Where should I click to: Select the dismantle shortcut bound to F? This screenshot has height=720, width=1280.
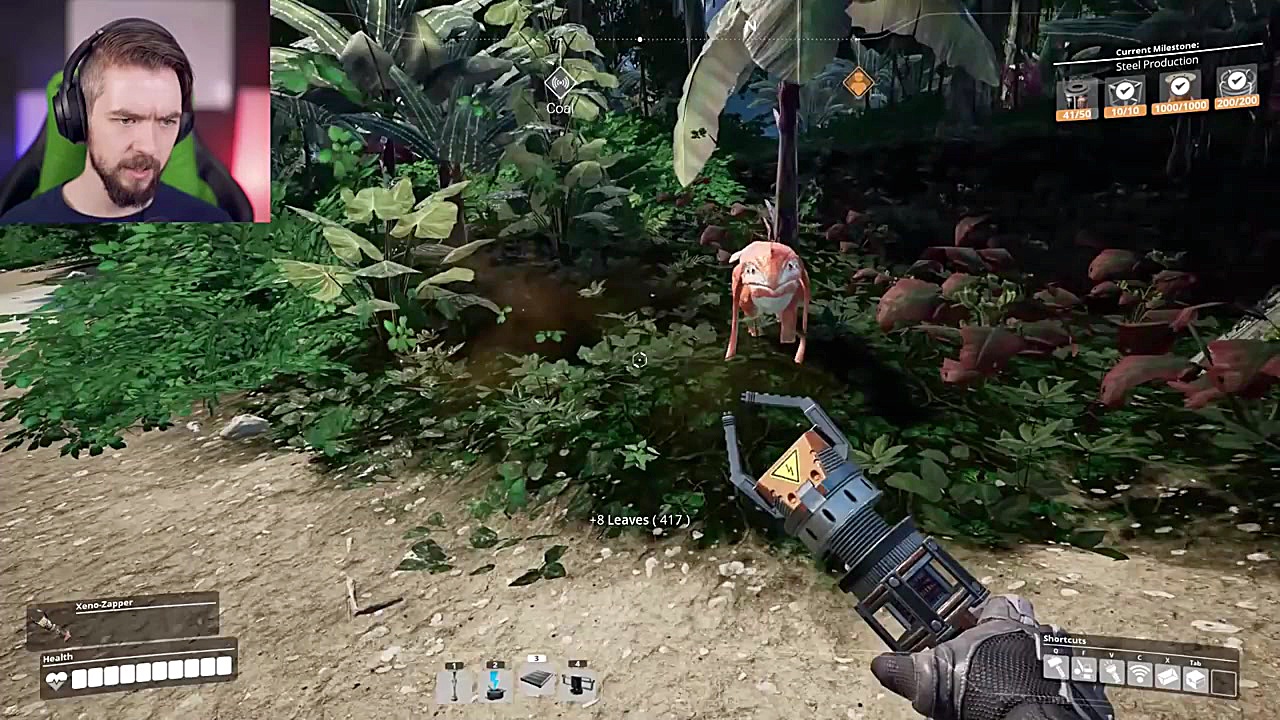point(1084,673)
